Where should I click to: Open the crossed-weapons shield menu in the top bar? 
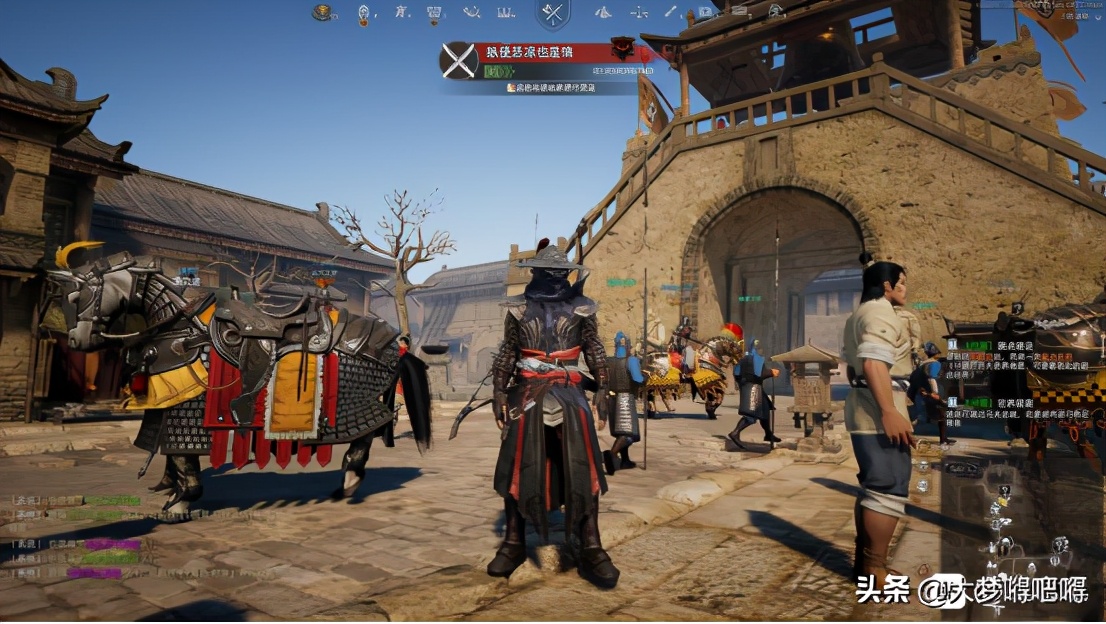click(x=553, y=14)
